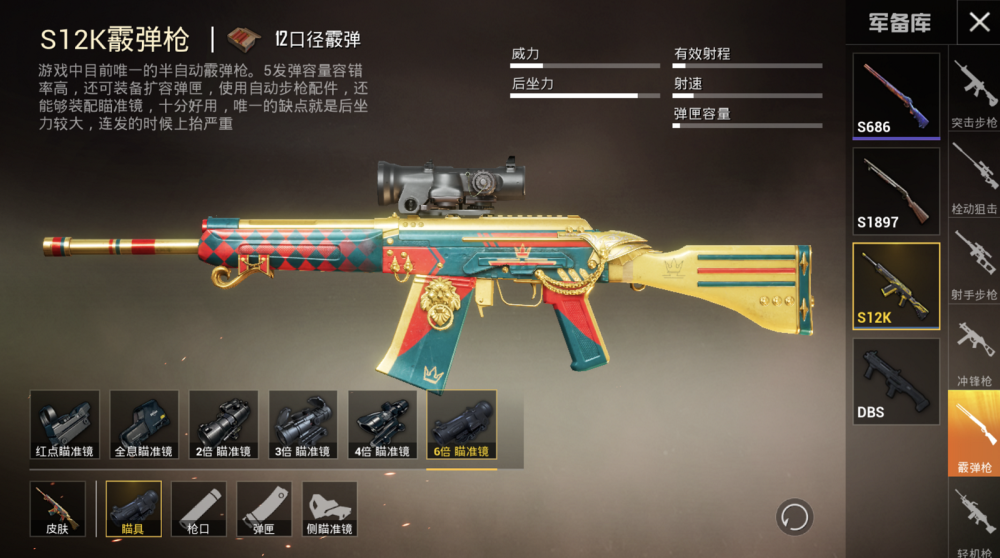Choose the S1897 shotgun
Screen dimensions: 1000x558
coord(895,190)
